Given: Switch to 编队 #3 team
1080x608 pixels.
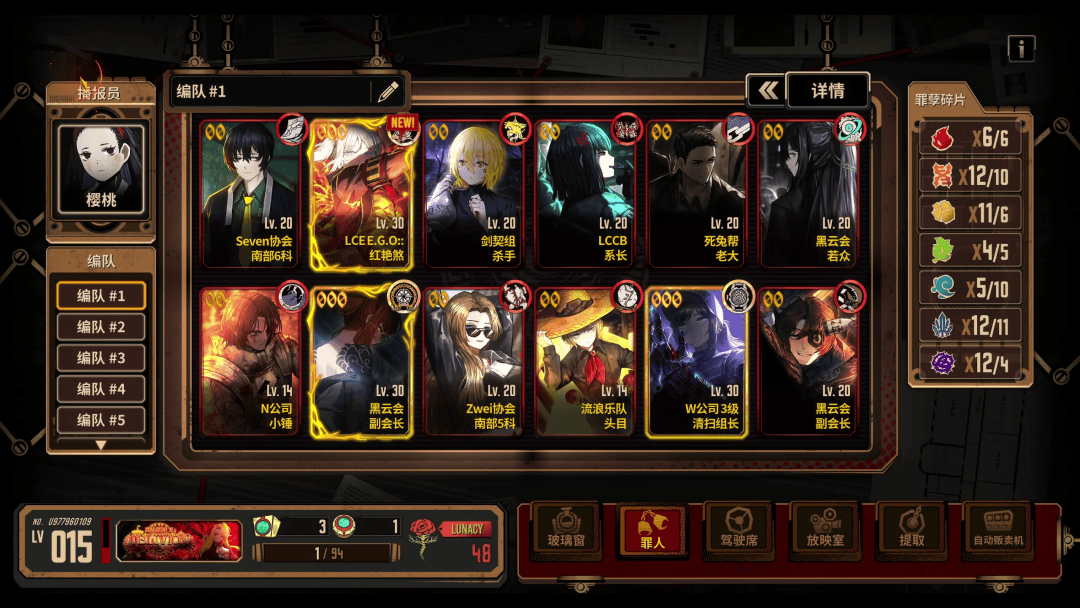Looking at the screenshot, I should pyautogui.click(x=101, y=358).
